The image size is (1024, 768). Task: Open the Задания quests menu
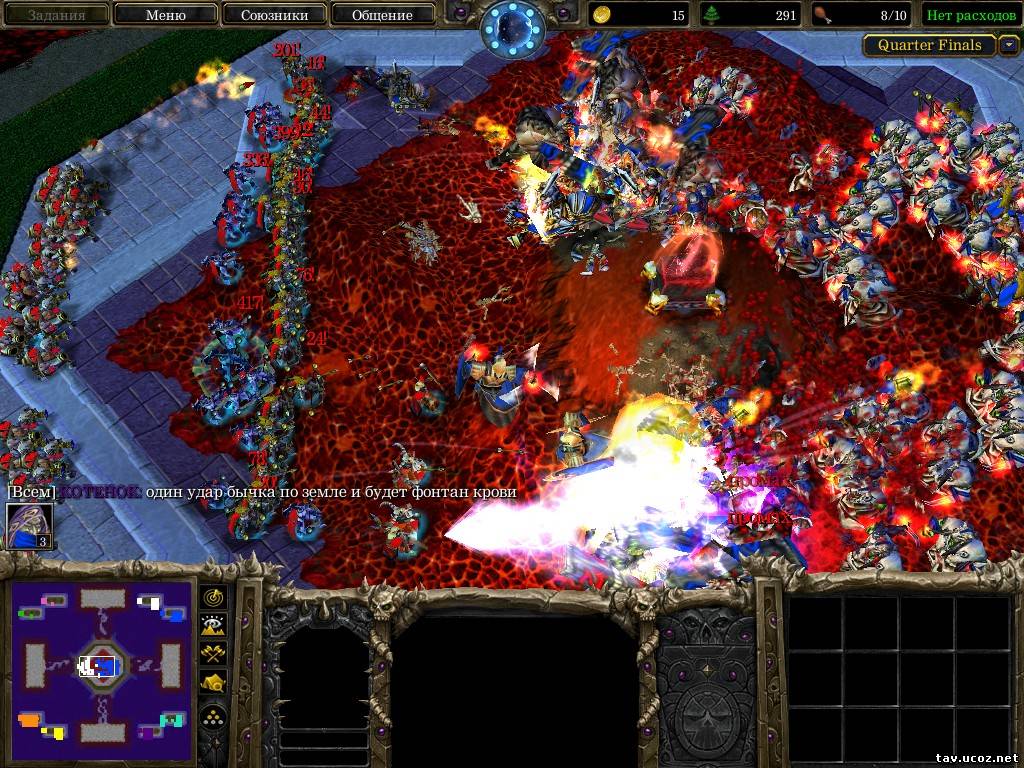(56, 15)
